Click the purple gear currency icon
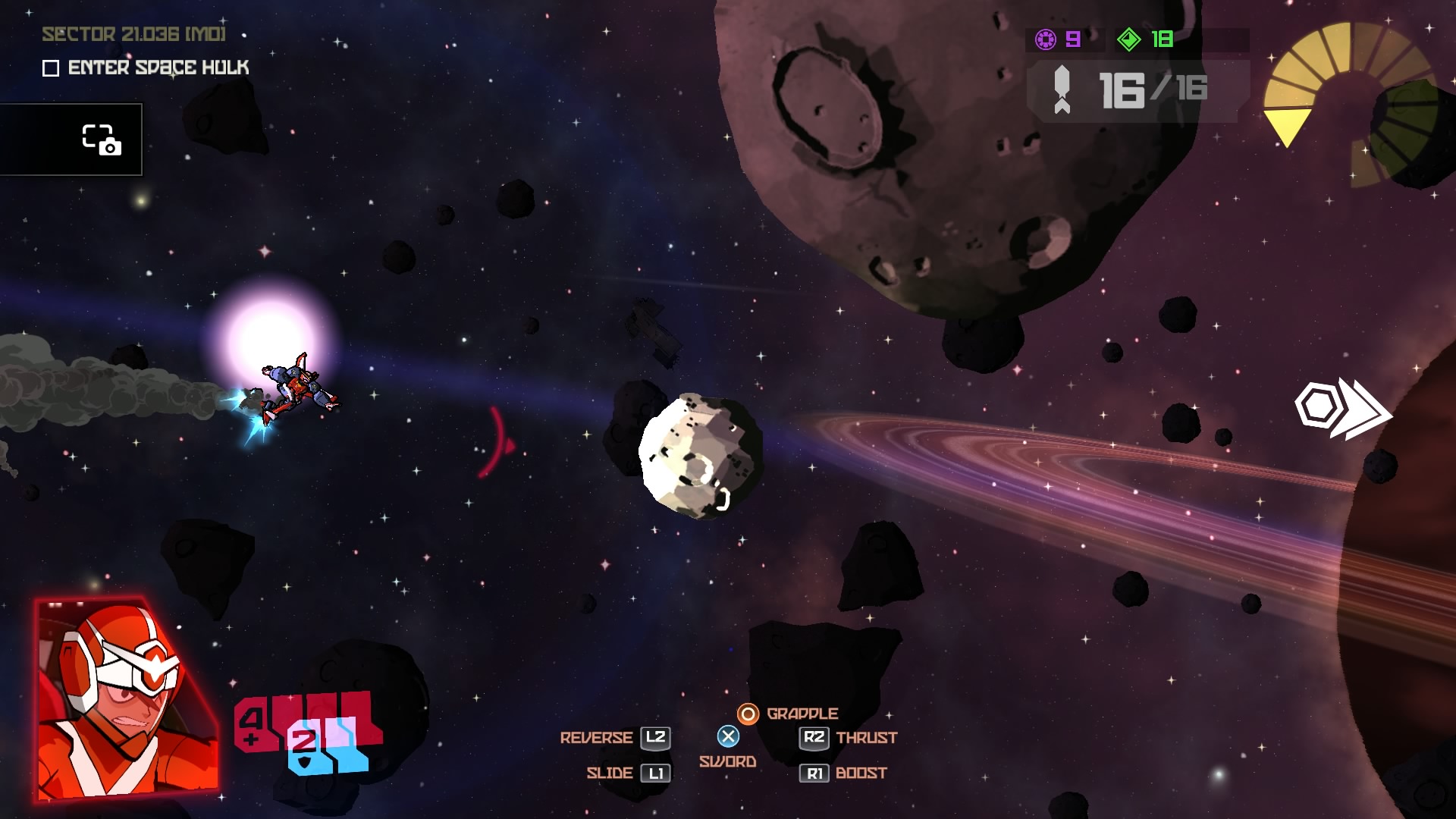The image size is (1456, 819). 1046,39
